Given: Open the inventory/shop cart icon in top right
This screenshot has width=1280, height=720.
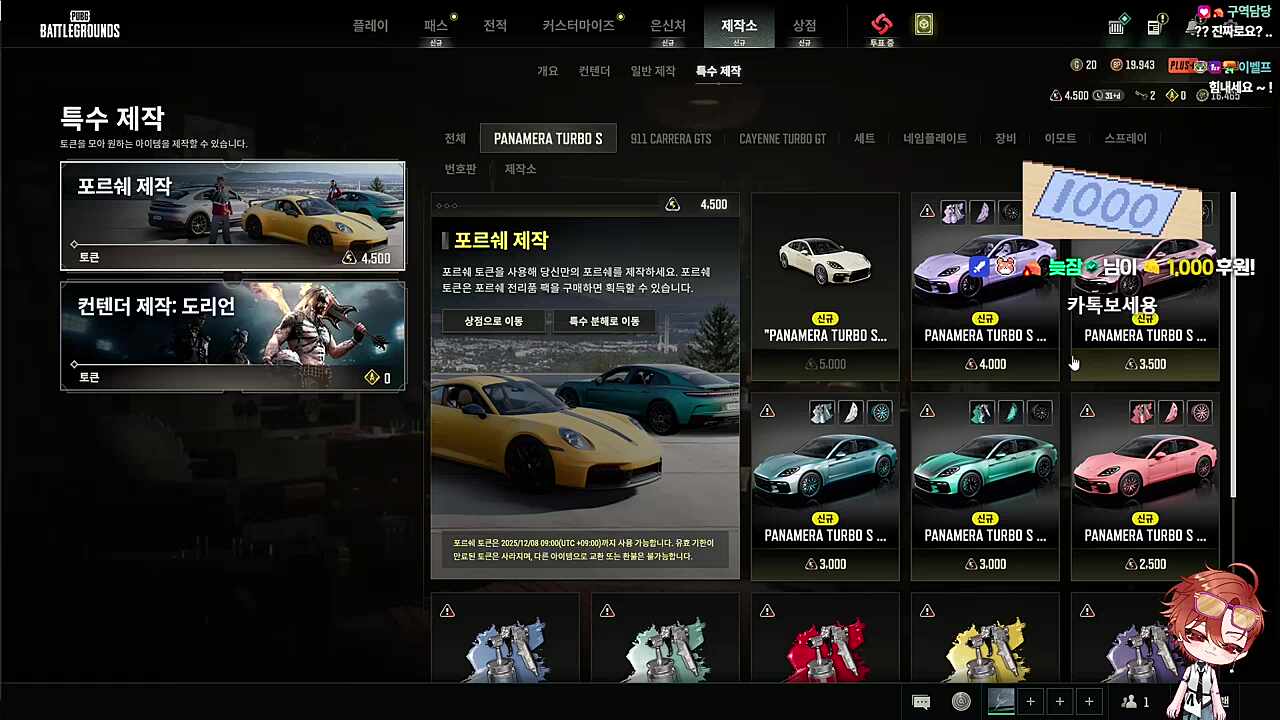Looking at the screenshot, I should pyautogui.click(x=1117, y=27).
